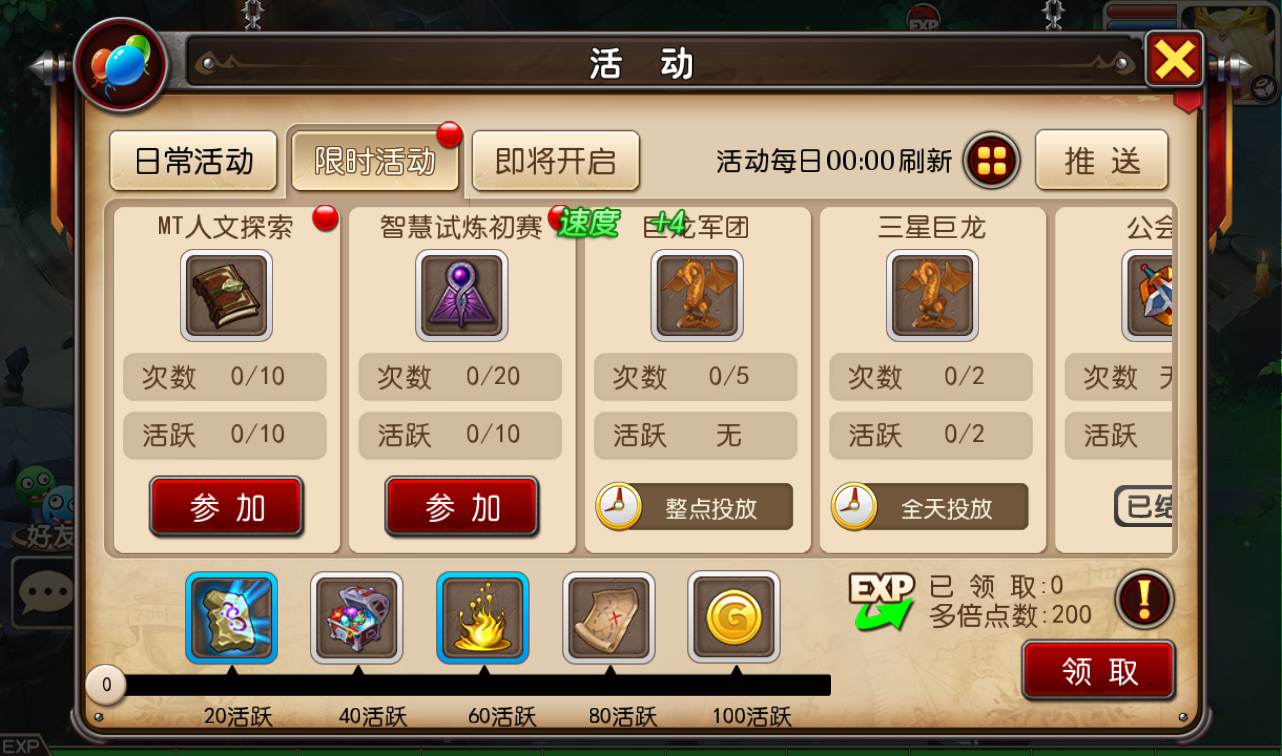Click the 0 marker on the activity progress bar
The height and width of the screenshot is (756, 1282).
106,685
